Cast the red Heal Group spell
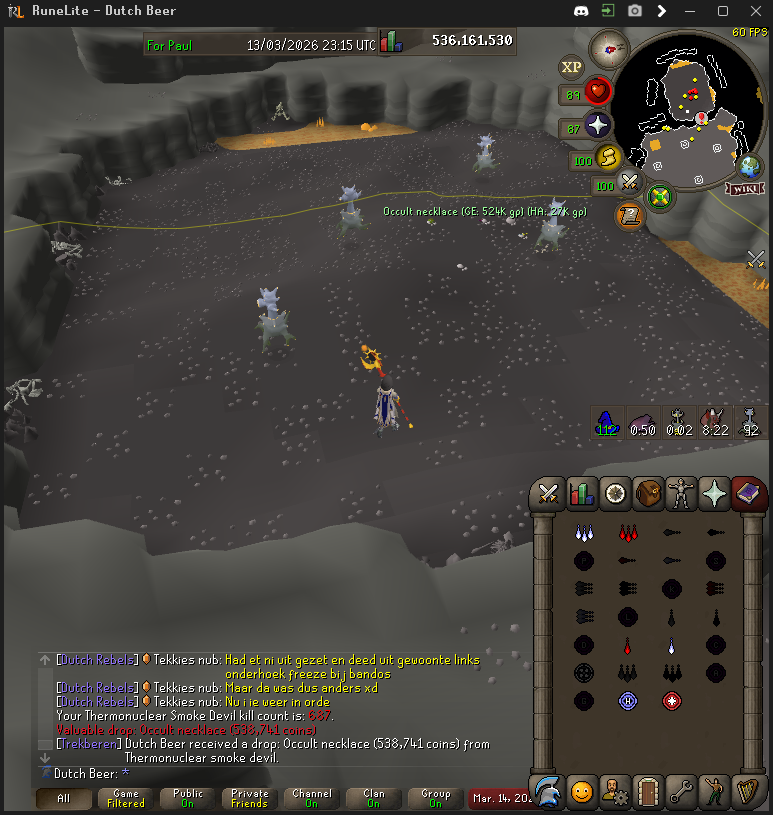This screenshot has height=815, width=773. (671, 701)
